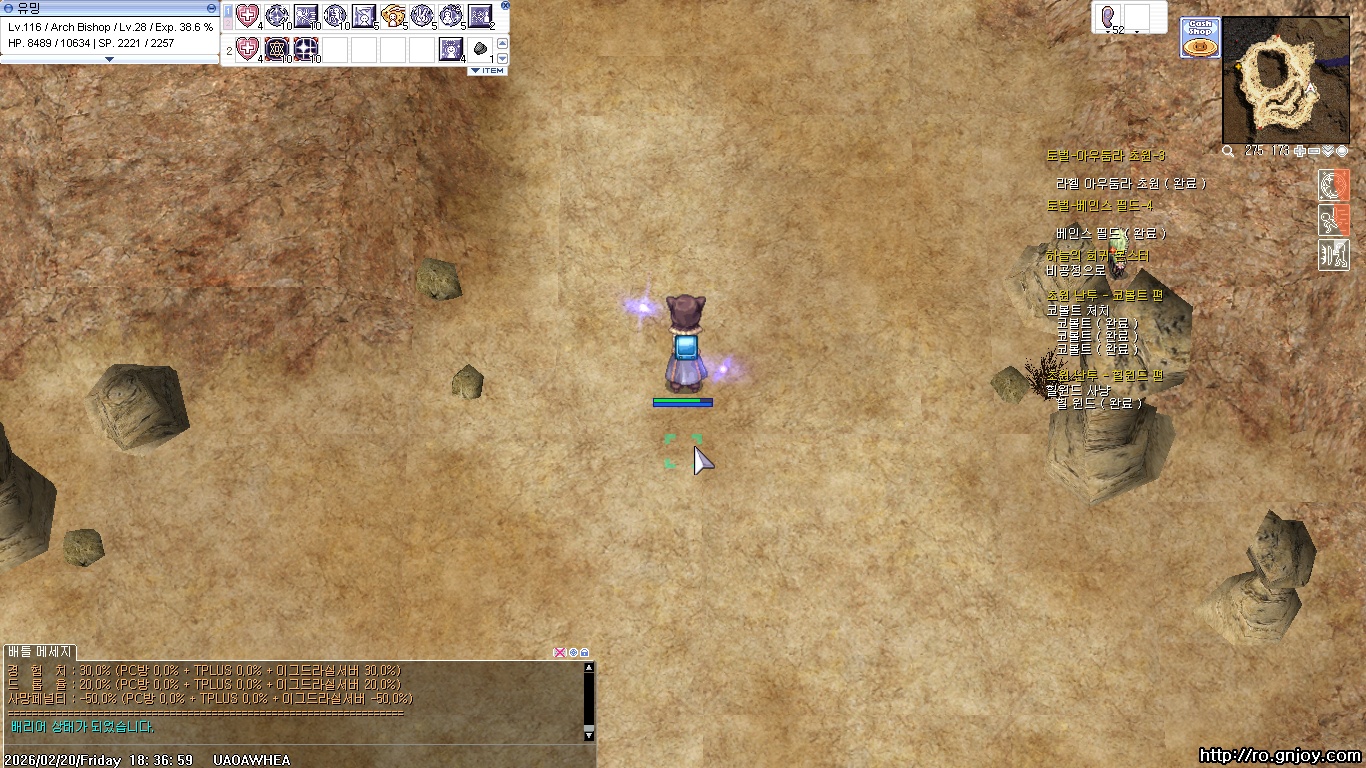This screenshot has height=768, width=1366.
Task: Use the heart Heal skill in top hotbar row
Action: coord(247,16)
